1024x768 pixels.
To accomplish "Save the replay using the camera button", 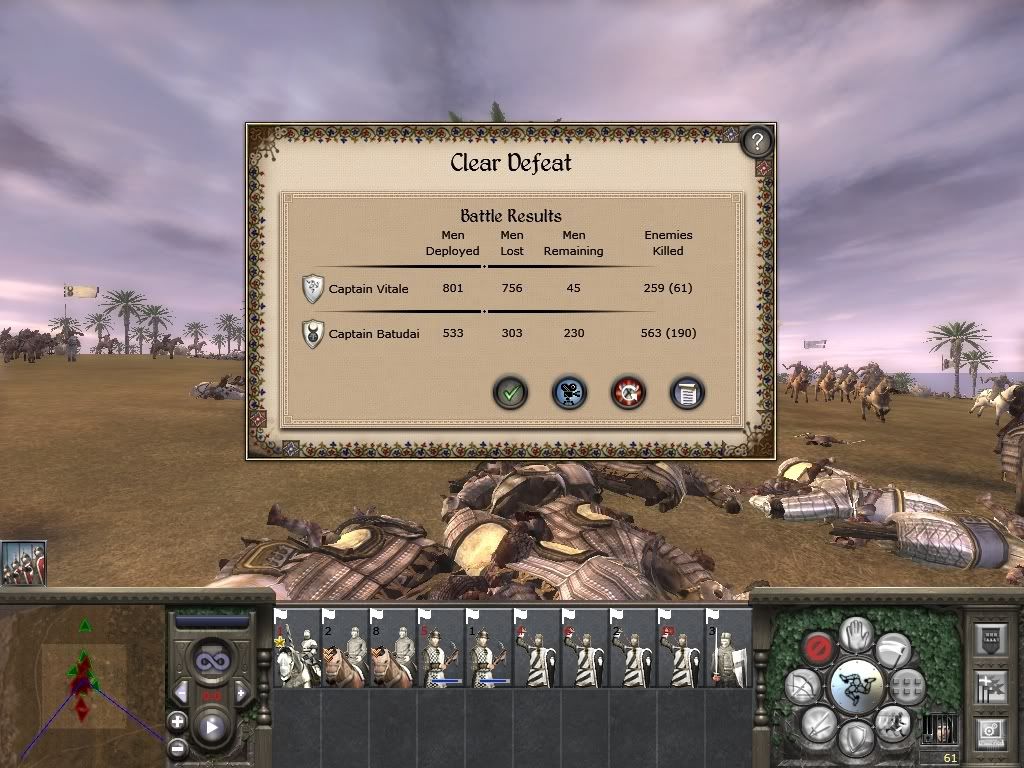I will 570,392.
